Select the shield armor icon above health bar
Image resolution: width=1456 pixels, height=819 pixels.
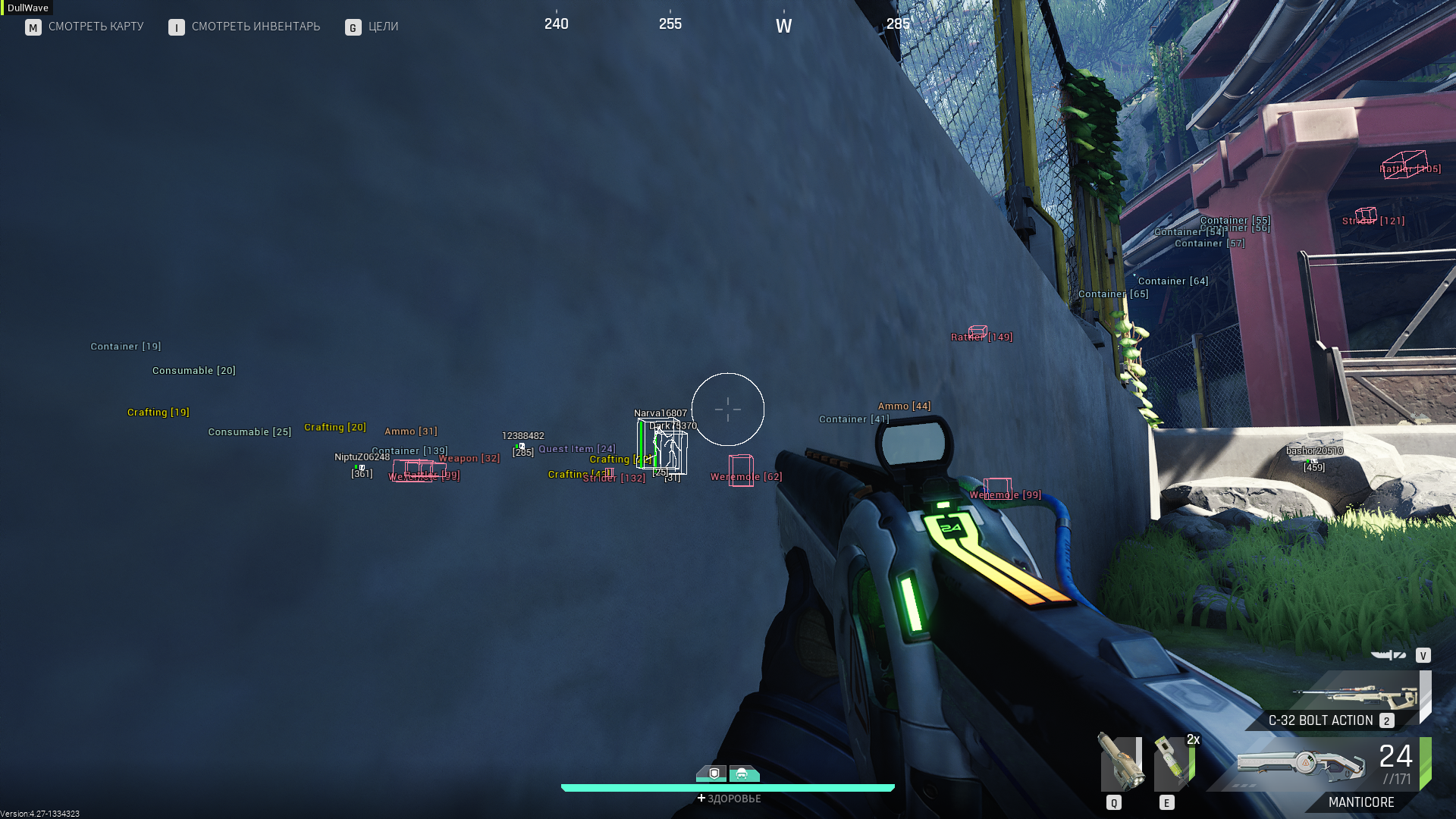(711, 773)
